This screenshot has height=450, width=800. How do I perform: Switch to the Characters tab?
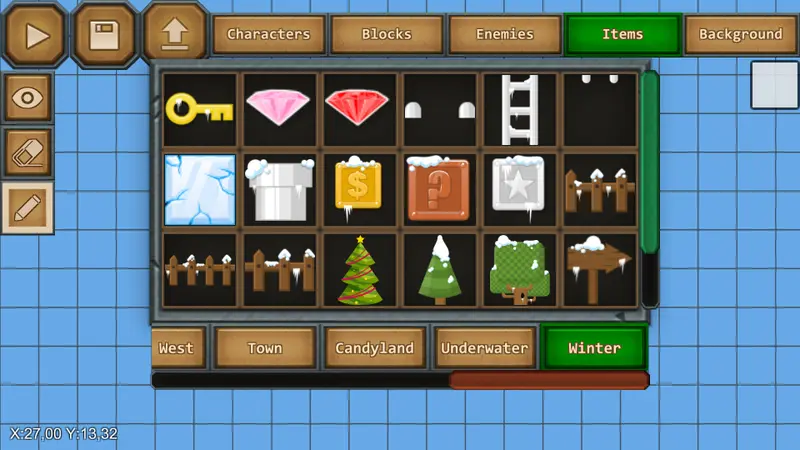[268, 35]
